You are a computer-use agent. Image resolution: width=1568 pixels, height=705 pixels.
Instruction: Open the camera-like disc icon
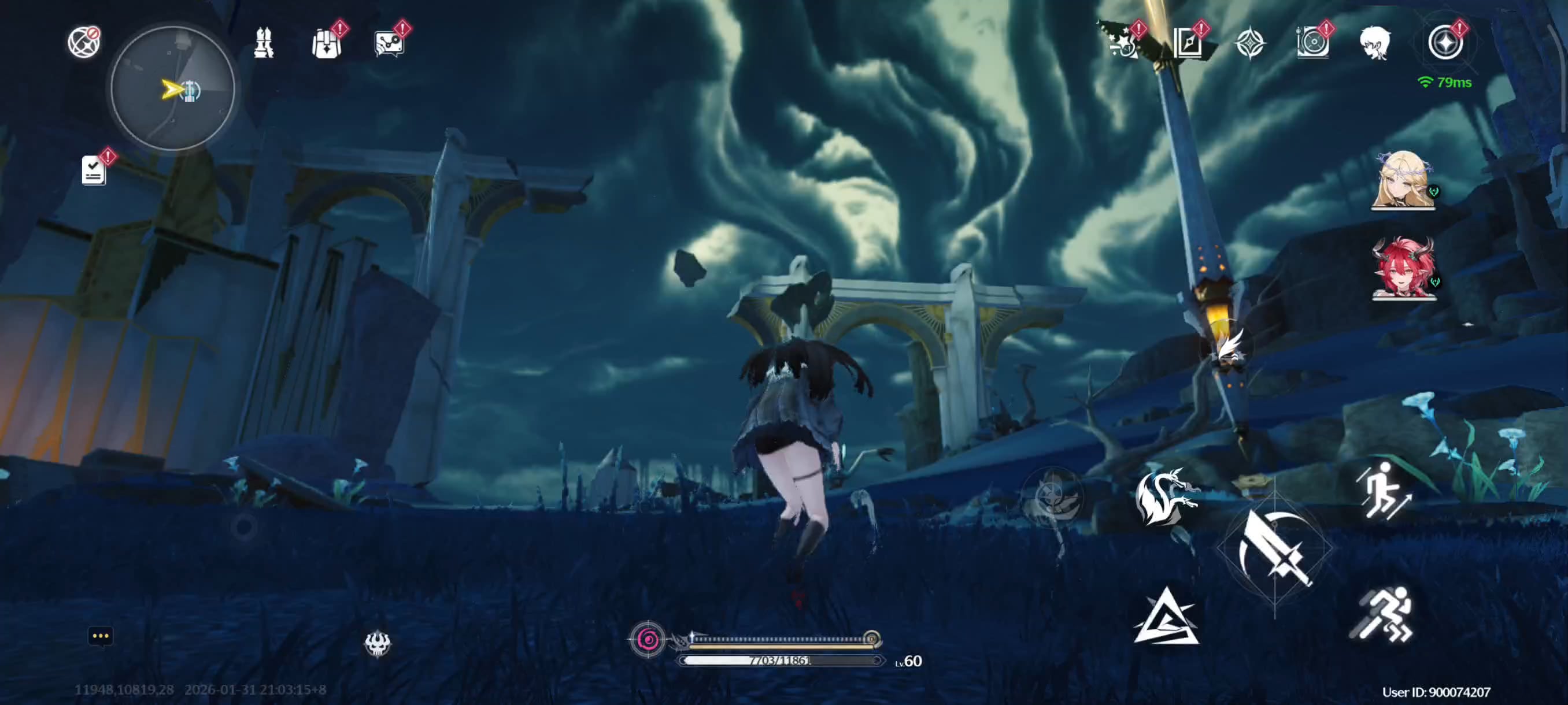click(x=1312, y=43)
